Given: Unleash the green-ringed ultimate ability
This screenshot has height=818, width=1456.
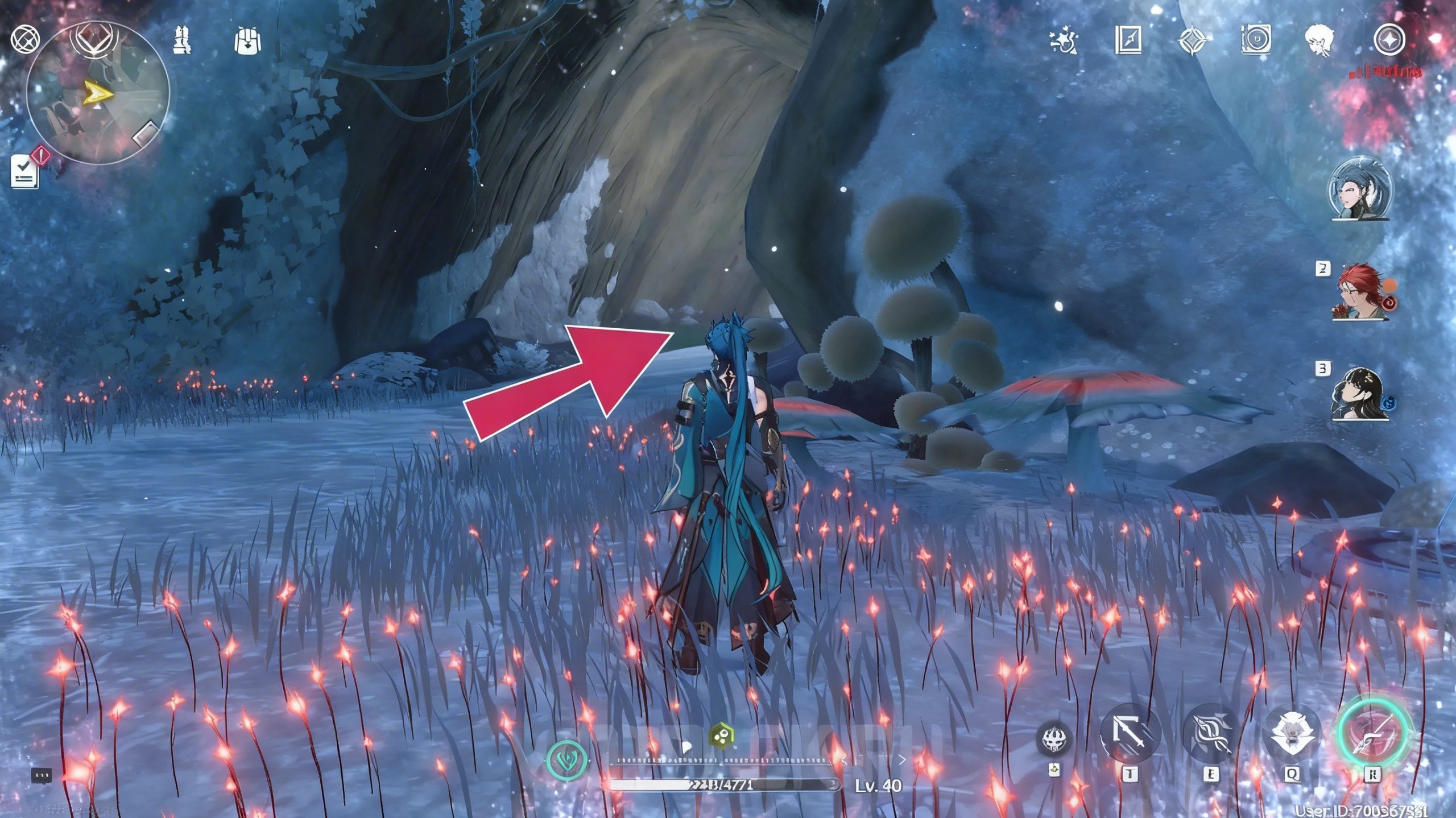Looking at the screenshot, I should coord(1373,733).
